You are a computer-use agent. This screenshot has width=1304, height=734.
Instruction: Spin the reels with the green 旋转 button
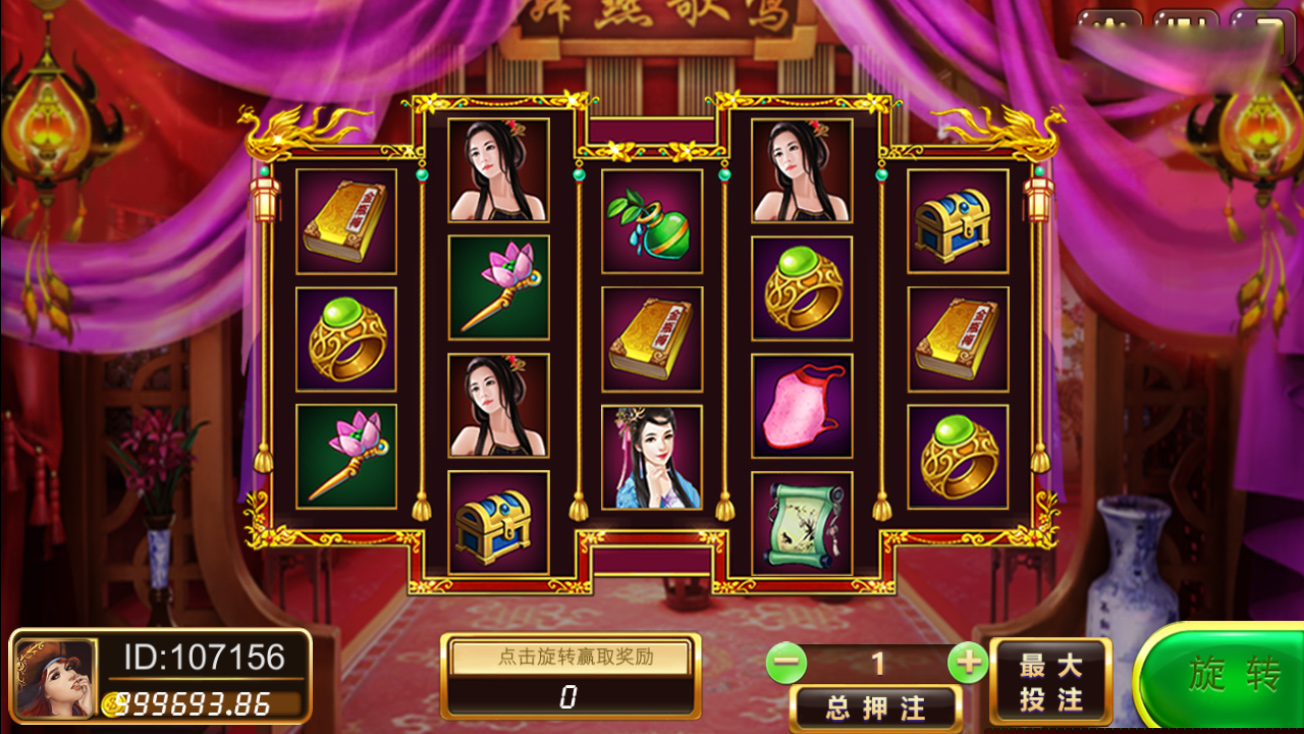[1226, 677]
